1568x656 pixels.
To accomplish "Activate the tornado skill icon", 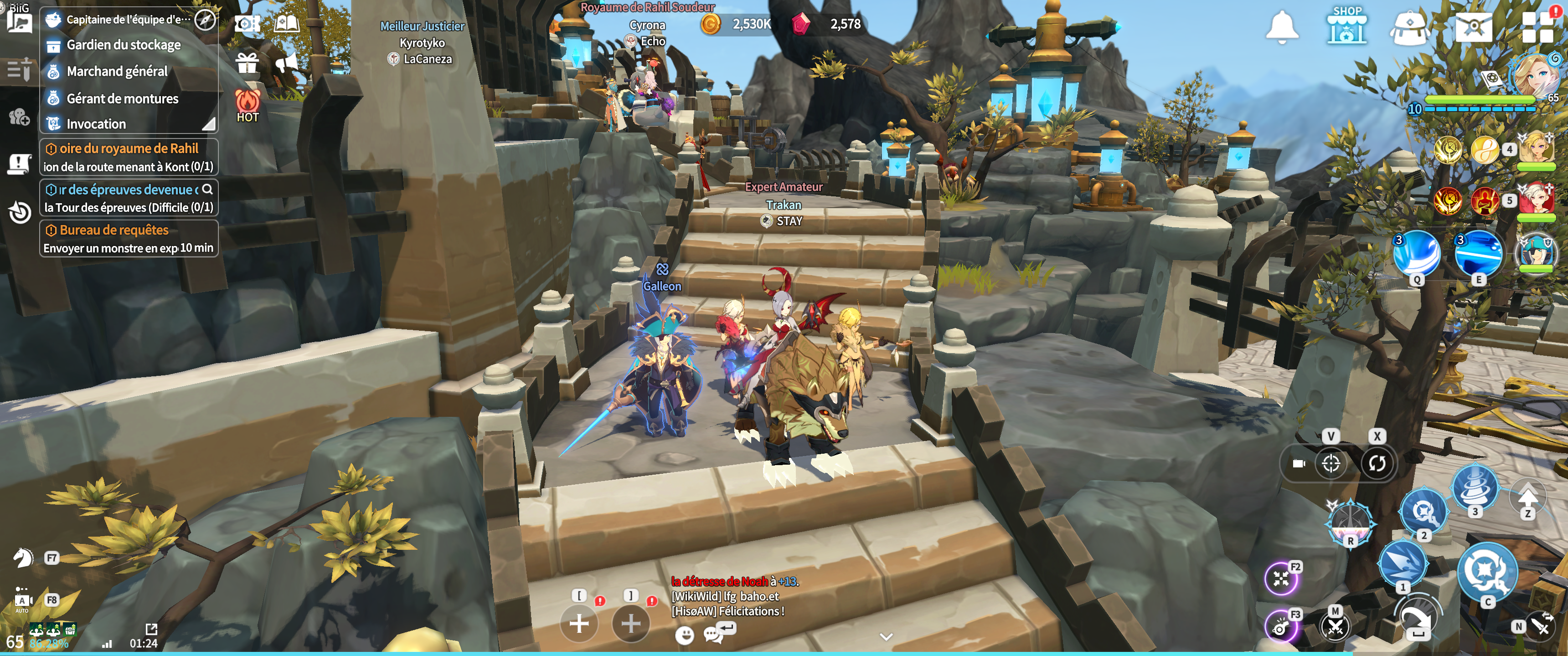I will pos(1474,487).
